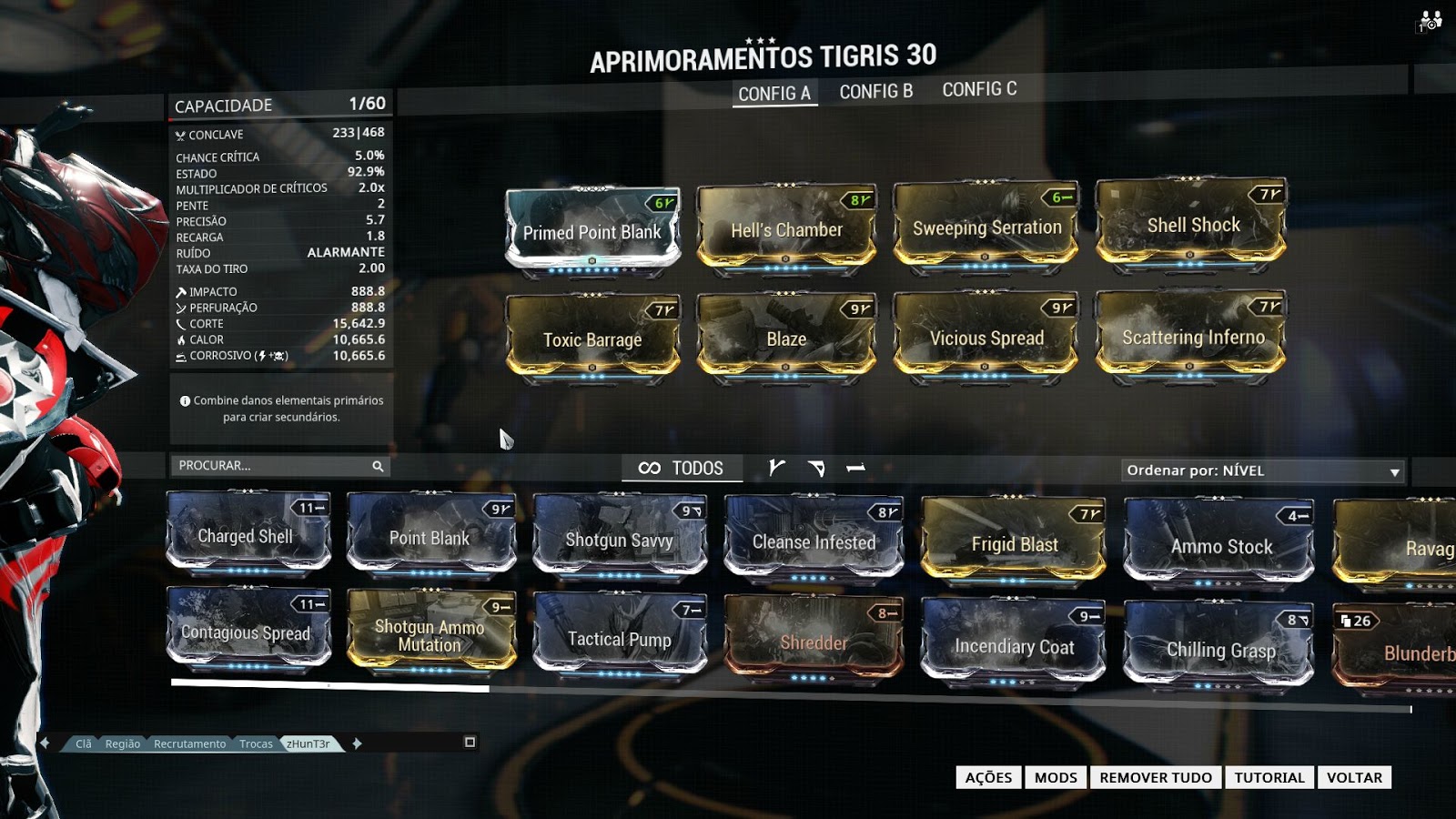Filter mods by Vazarin polarity
Viewport: 1456px width, 819px height.
coord(815,467)
